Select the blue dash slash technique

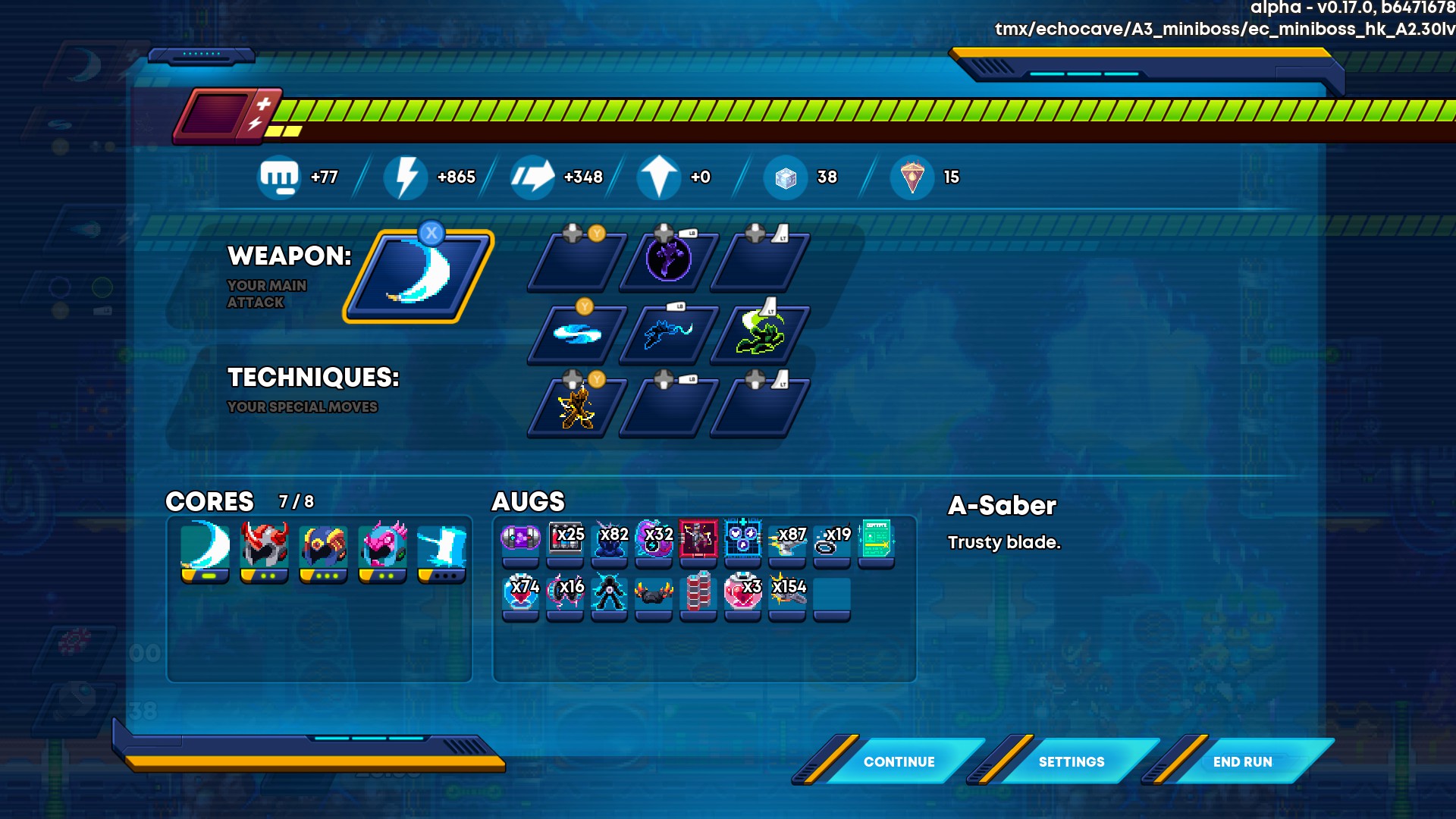(668, 334)
